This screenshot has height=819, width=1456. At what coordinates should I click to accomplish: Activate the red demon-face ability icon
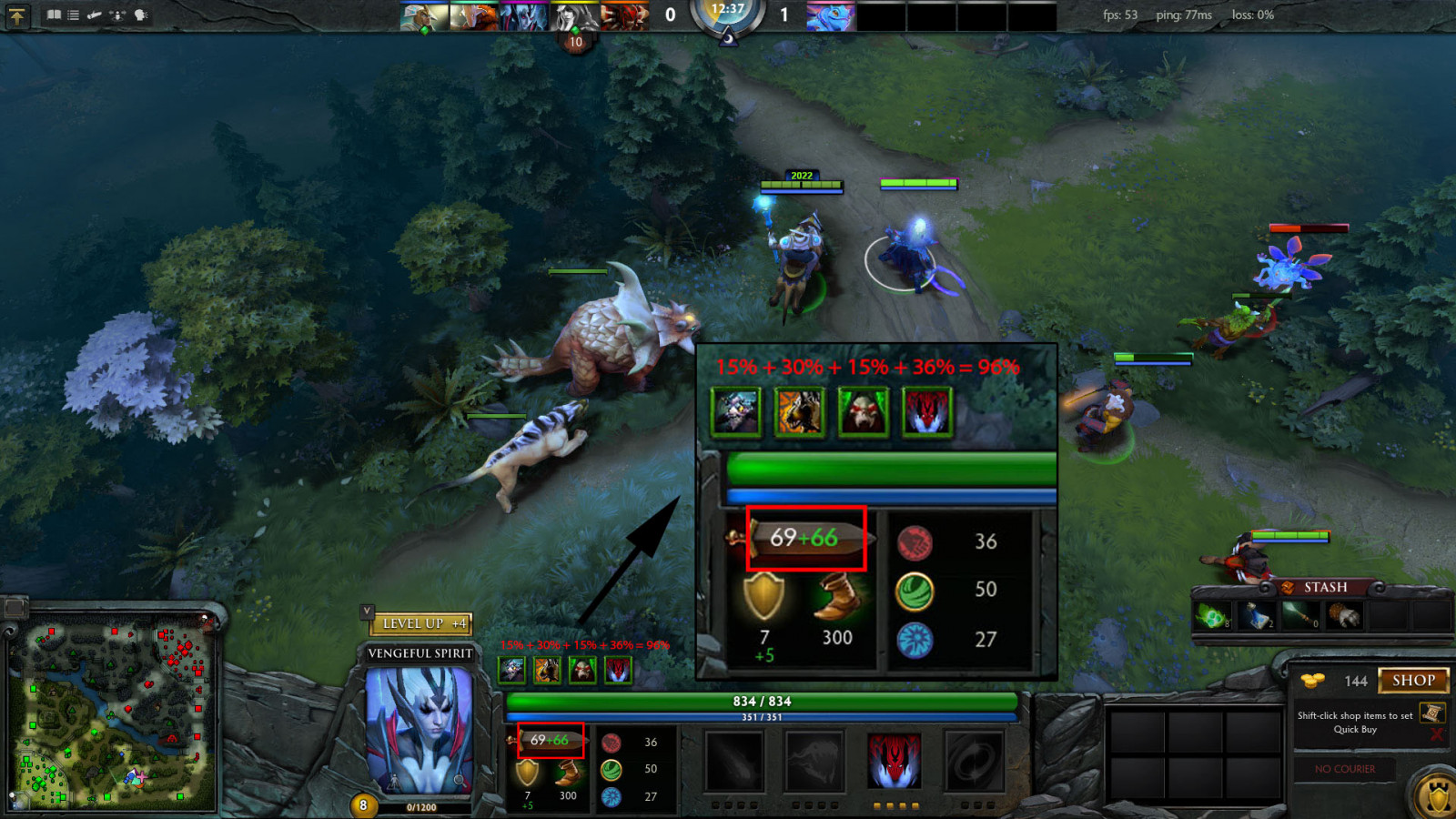[894, 761]
